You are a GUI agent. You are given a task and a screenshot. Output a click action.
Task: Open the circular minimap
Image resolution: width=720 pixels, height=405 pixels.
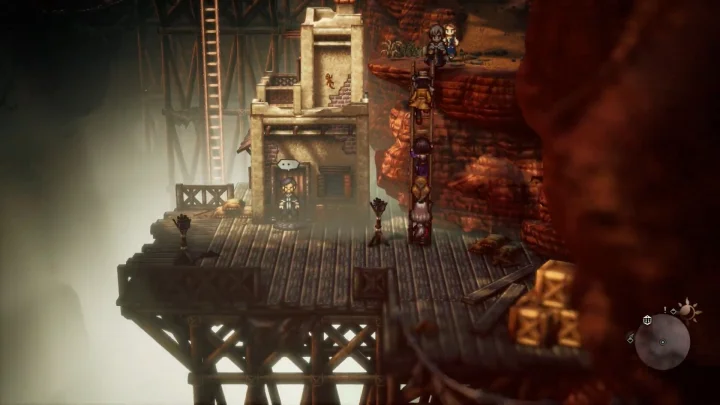[x=662, y=342]
